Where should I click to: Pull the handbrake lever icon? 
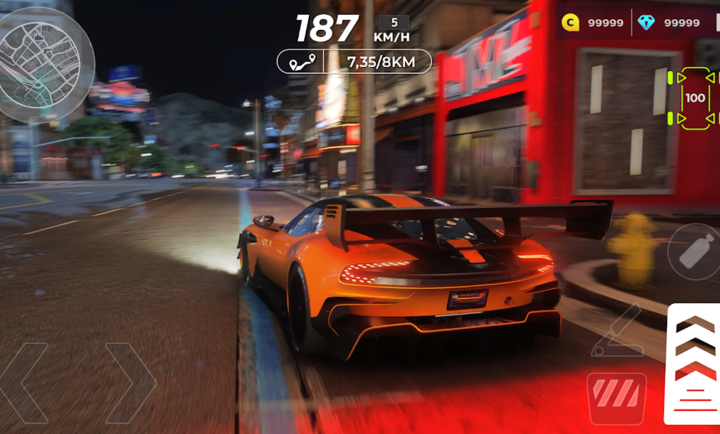[x=619, y=331]
